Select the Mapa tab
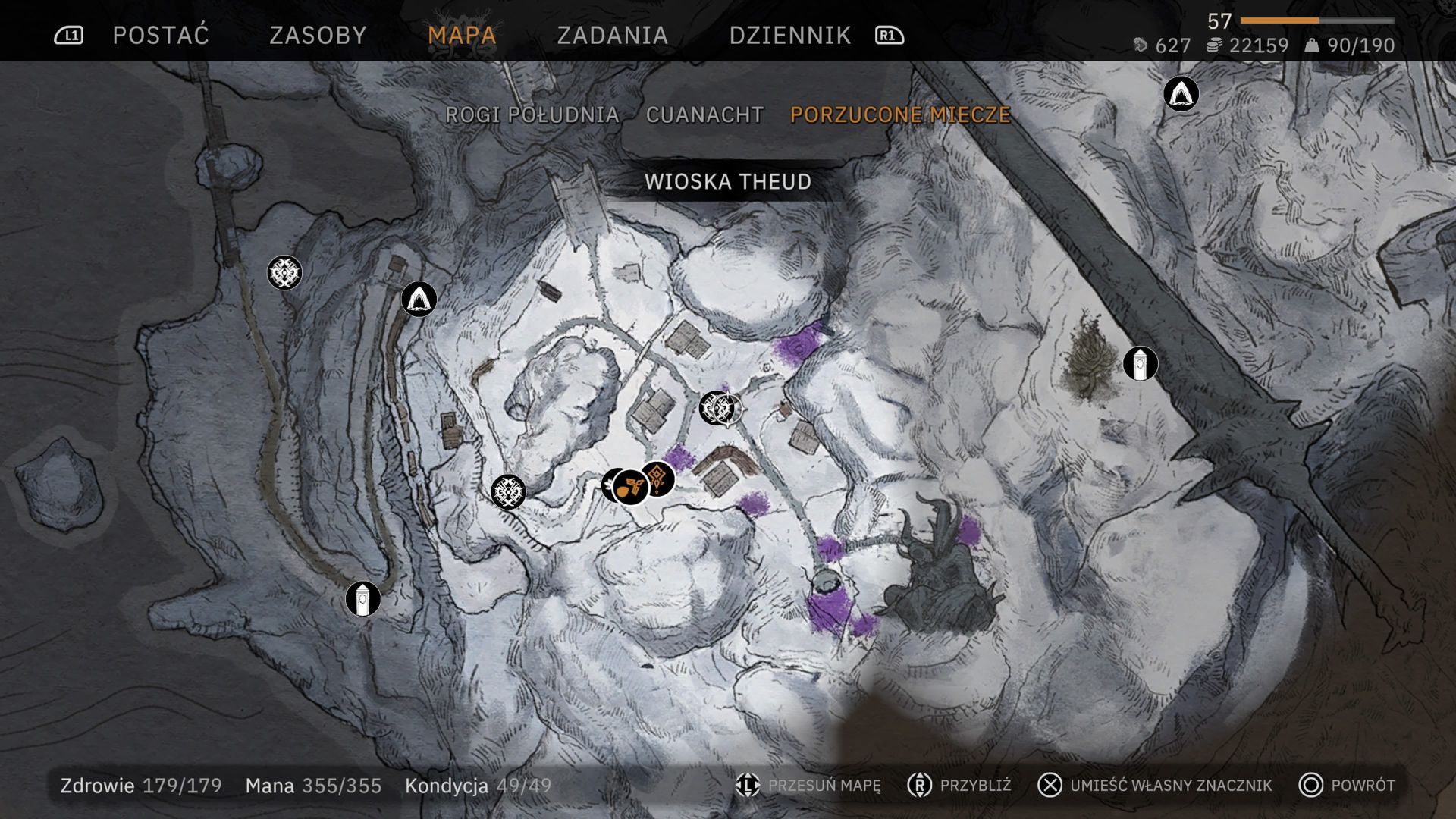The width and height of the screenshot is (1456, 819). click(461, 36)
